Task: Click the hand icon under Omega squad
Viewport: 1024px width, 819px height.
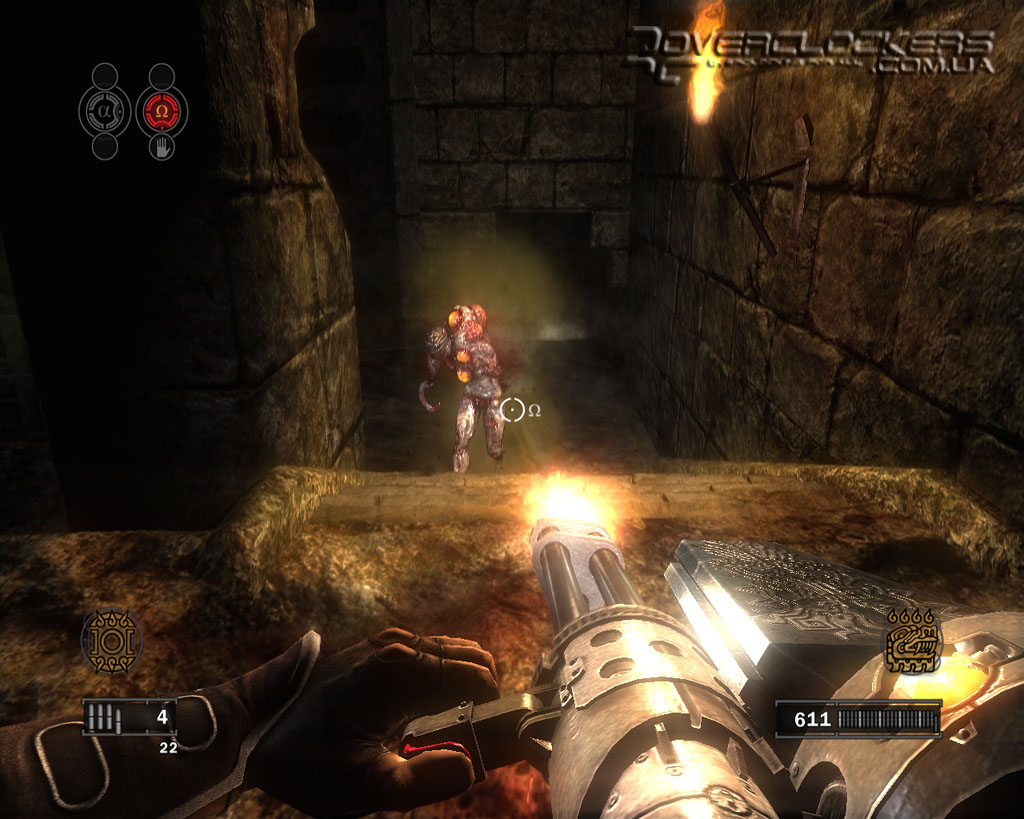Action: click(162, 148)
